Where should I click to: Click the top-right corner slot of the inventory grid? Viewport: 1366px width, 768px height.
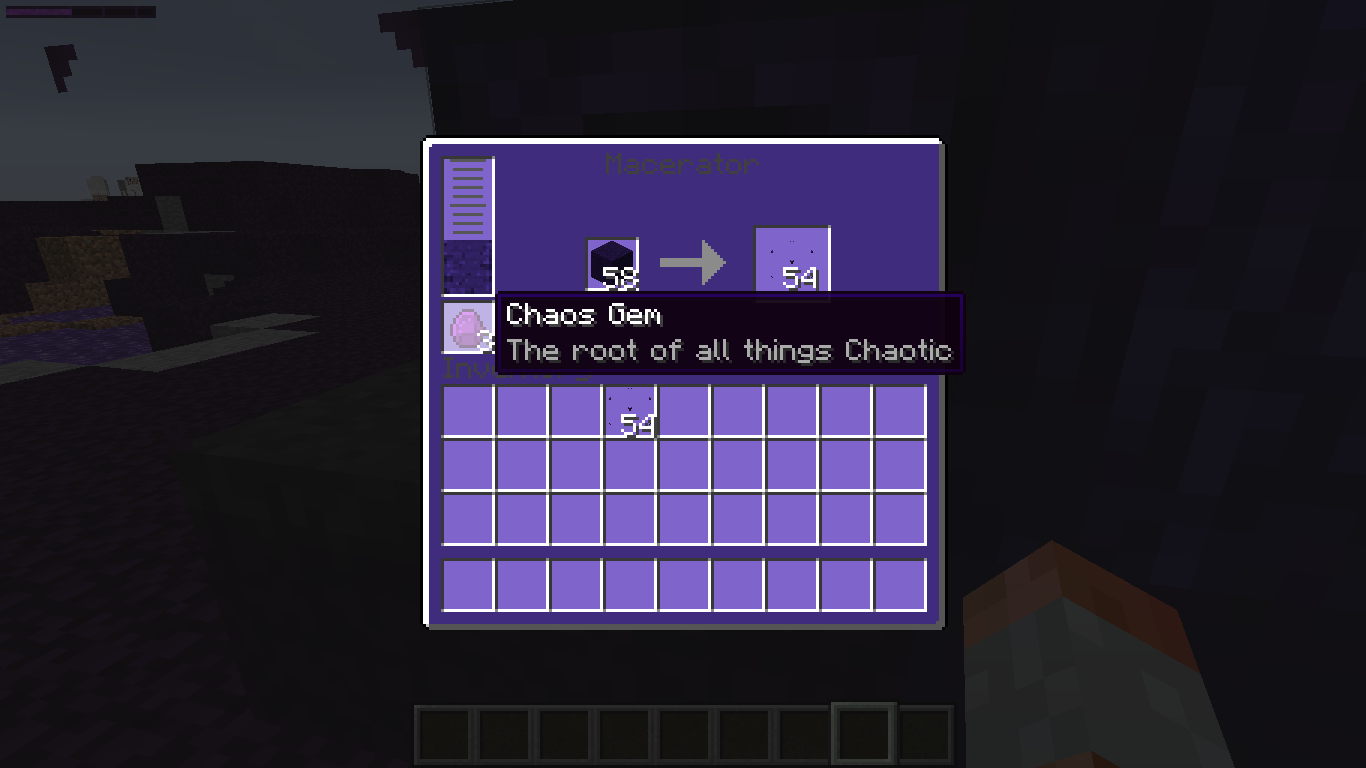click(x=899, y=412)
